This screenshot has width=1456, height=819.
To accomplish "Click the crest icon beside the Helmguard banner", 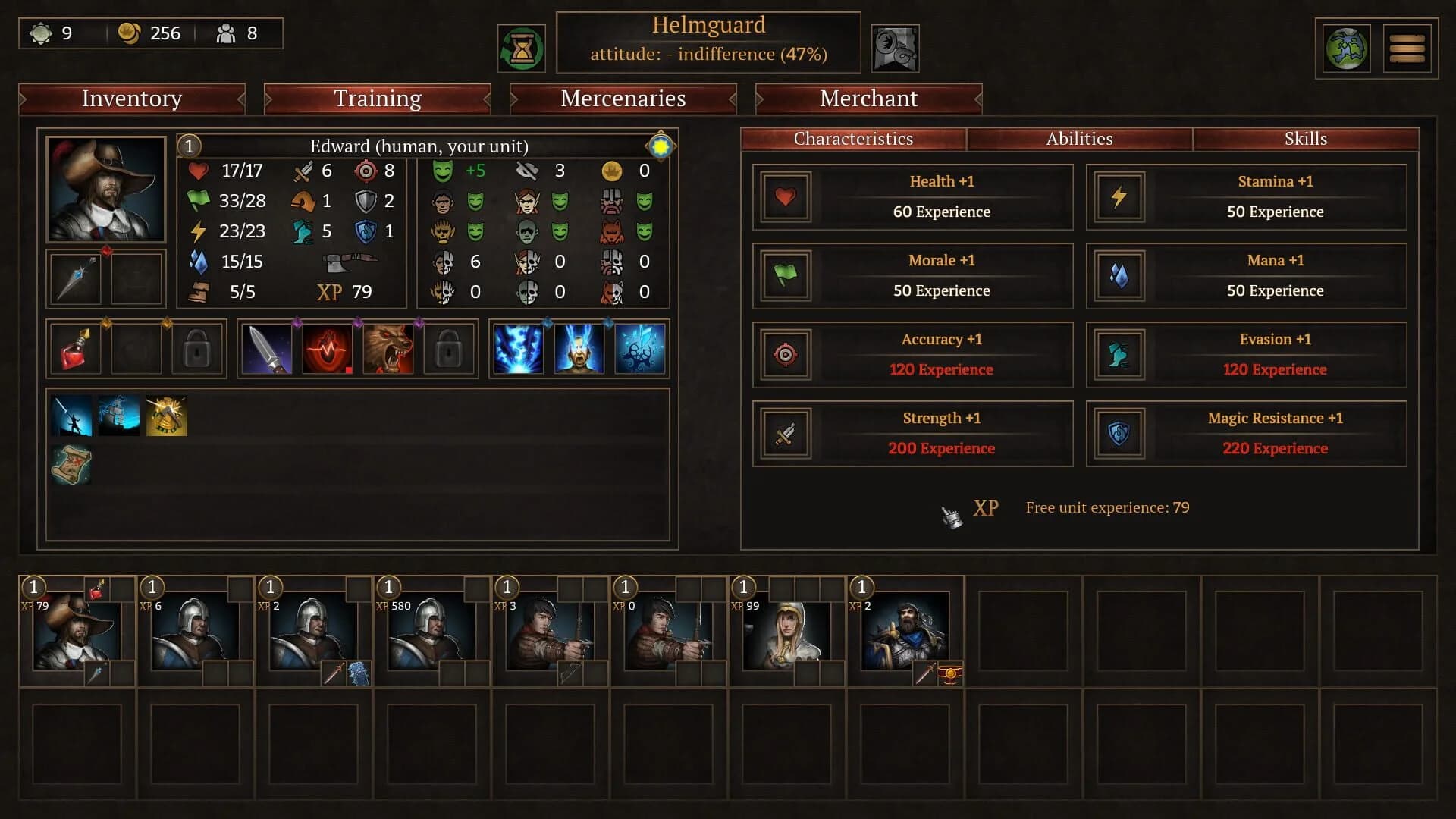I will [895, 48].
